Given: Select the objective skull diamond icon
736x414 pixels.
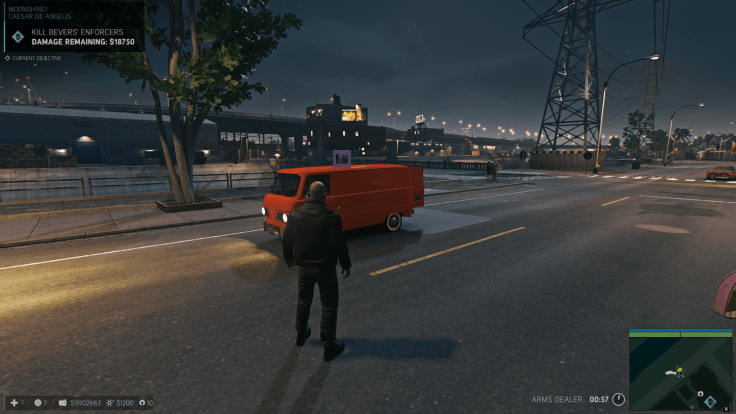Looking at the screenshot, I should (17, 37).
